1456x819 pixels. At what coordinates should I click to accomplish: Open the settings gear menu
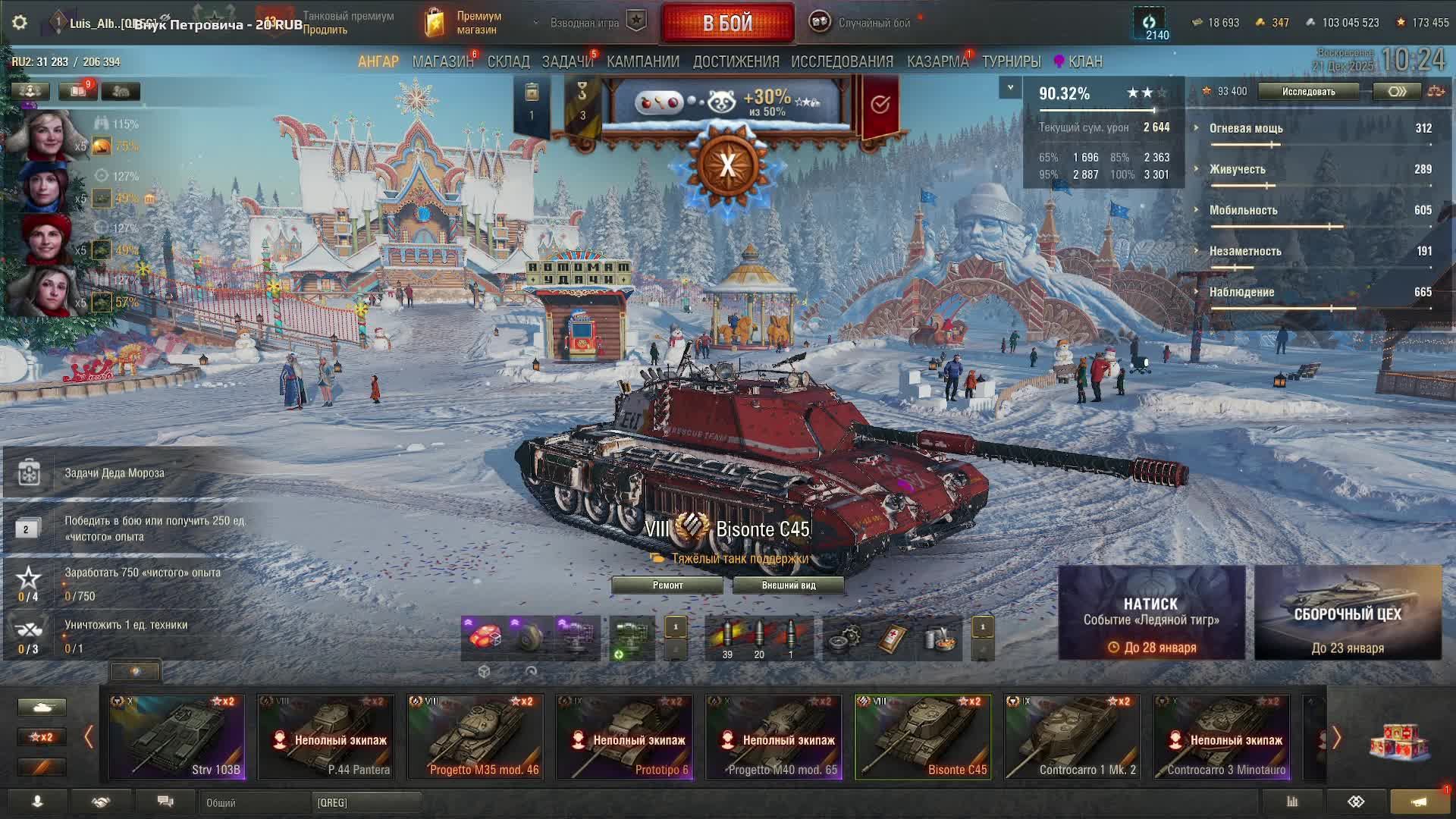point(20,23)
